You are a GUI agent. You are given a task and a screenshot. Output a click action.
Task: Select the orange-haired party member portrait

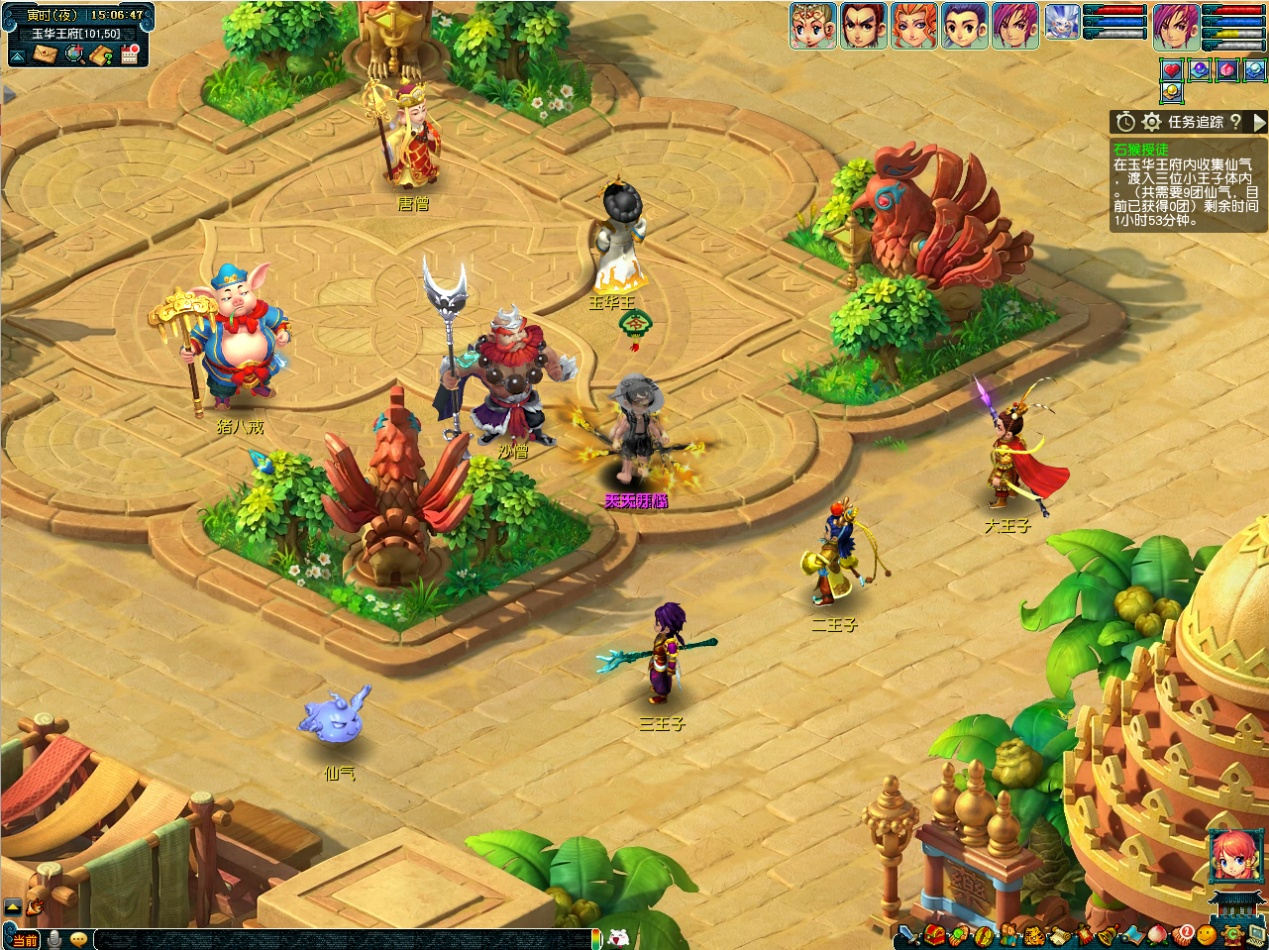915,25
